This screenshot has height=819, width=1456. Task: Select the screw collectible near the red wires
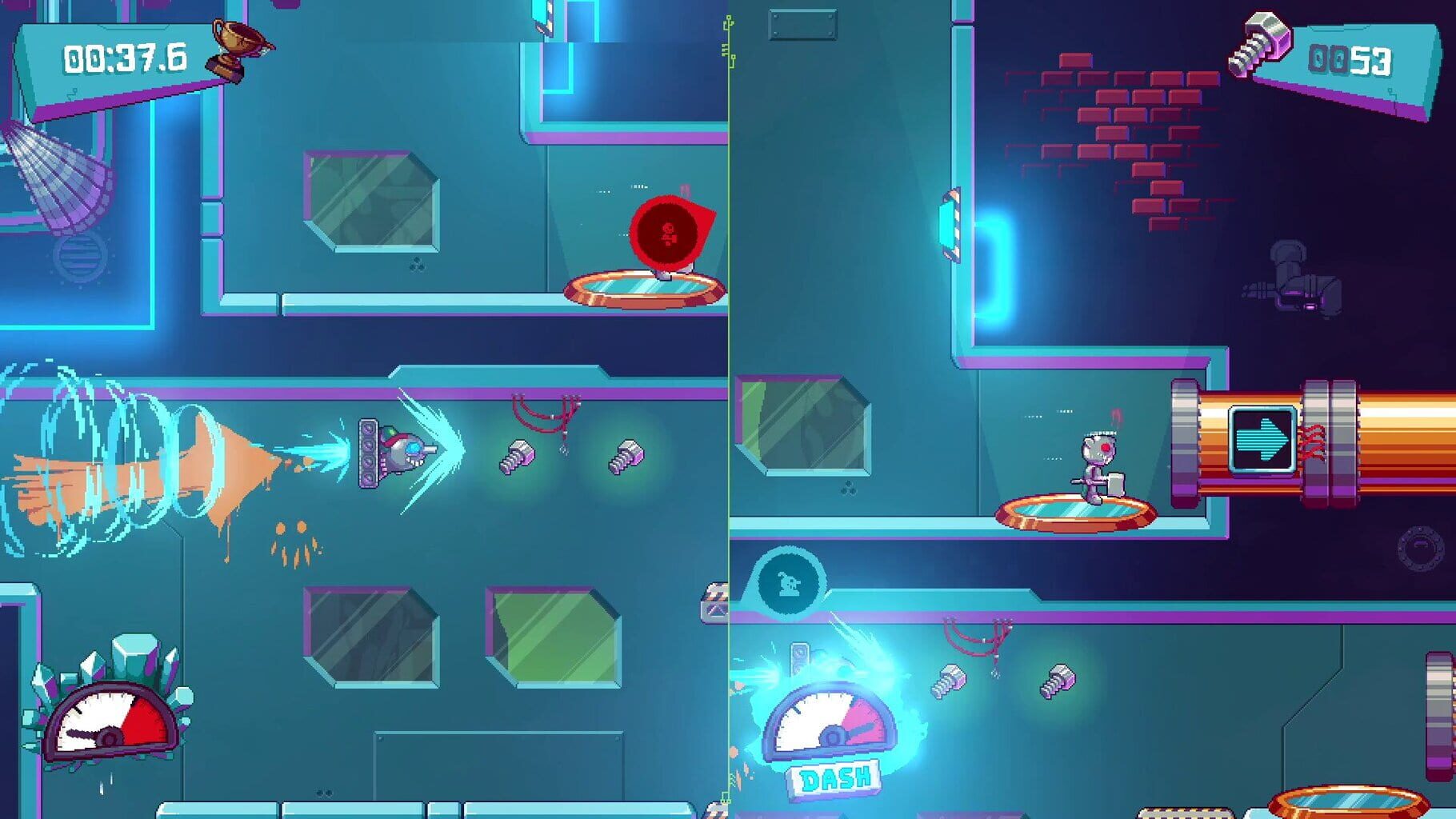(516, 459)
